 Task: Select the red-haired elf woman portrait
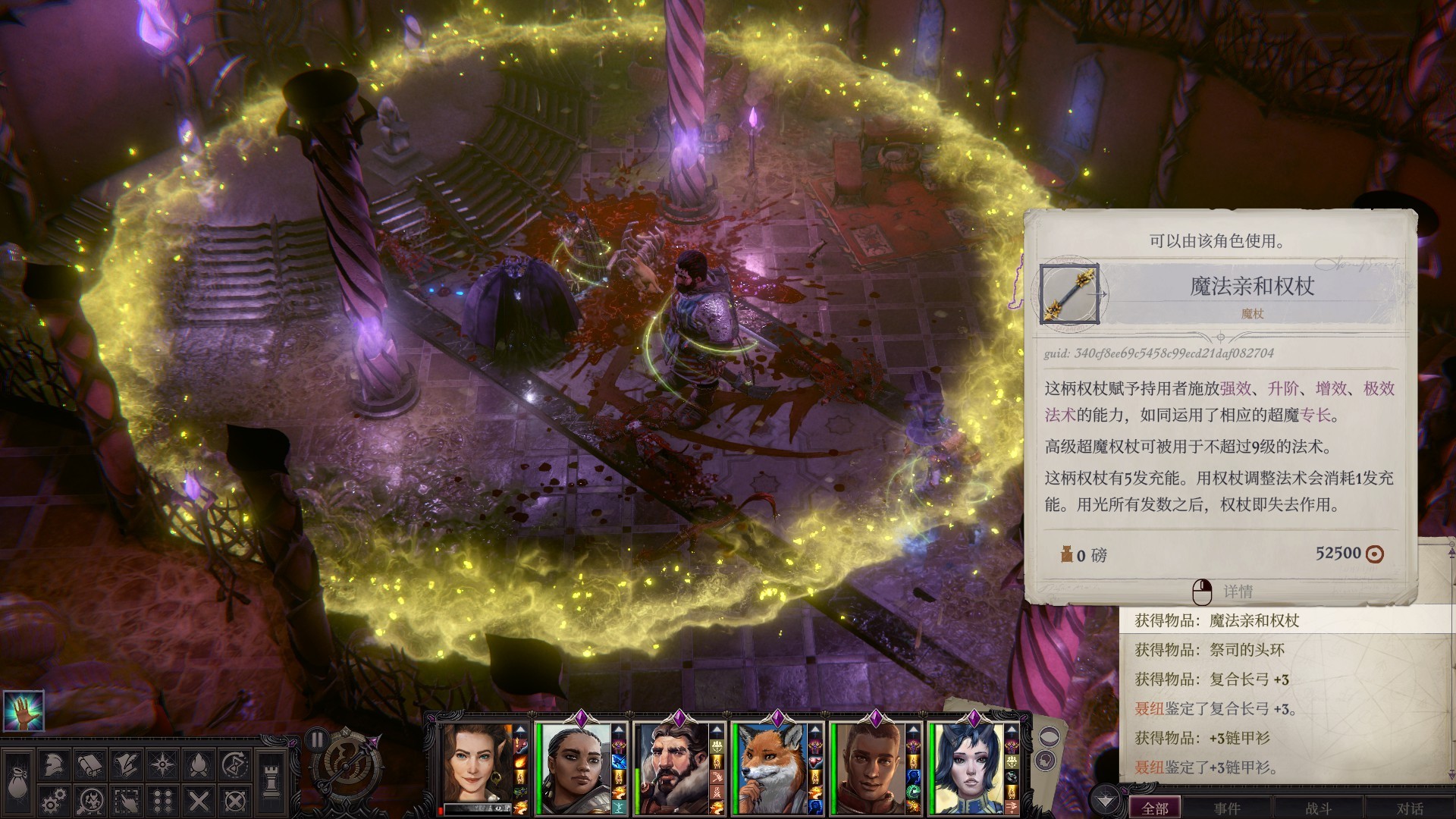[x=475, y=766]
